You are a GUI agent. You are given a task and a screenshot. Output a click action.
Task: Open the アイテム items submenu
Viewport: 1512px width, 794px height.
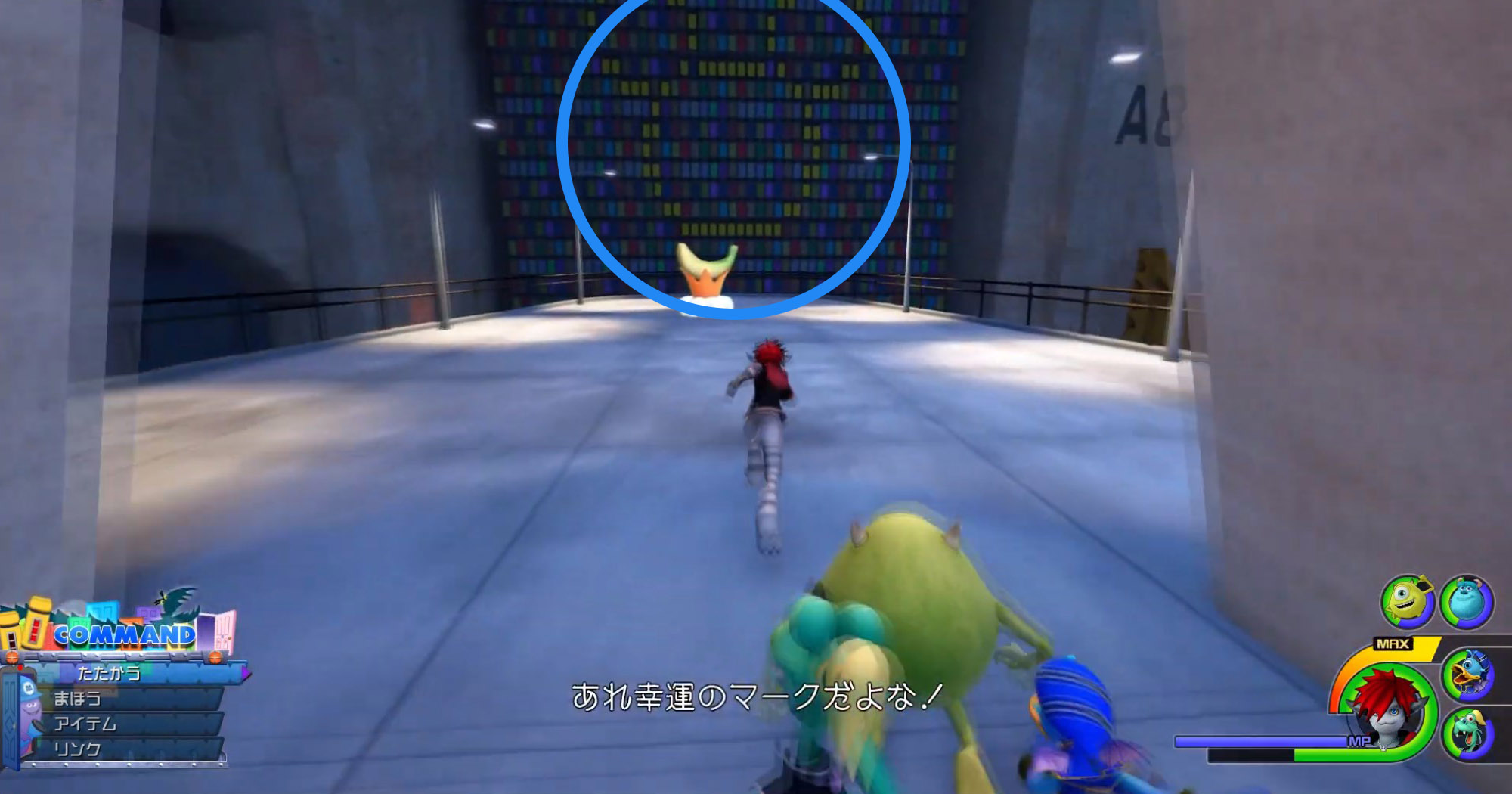(86, 723)
